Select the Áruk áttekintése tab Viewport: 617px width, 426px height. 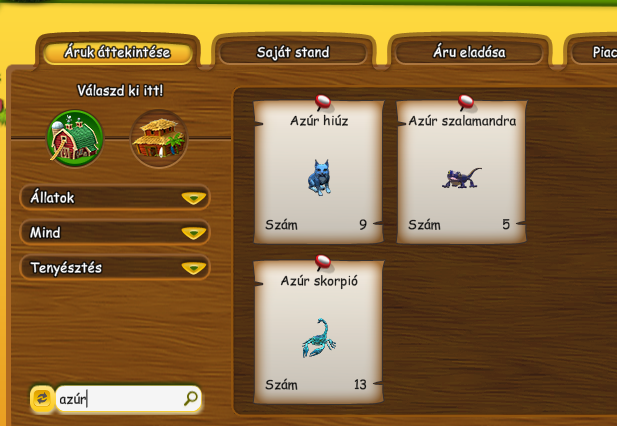117,52
